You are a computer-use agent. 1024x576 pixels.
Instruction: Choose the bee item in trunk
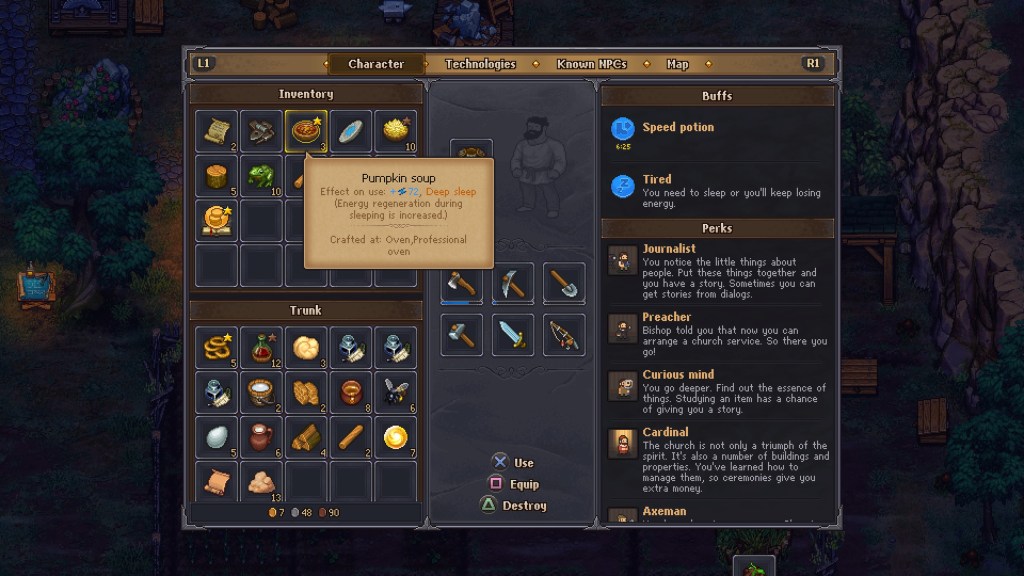point(395,392)
